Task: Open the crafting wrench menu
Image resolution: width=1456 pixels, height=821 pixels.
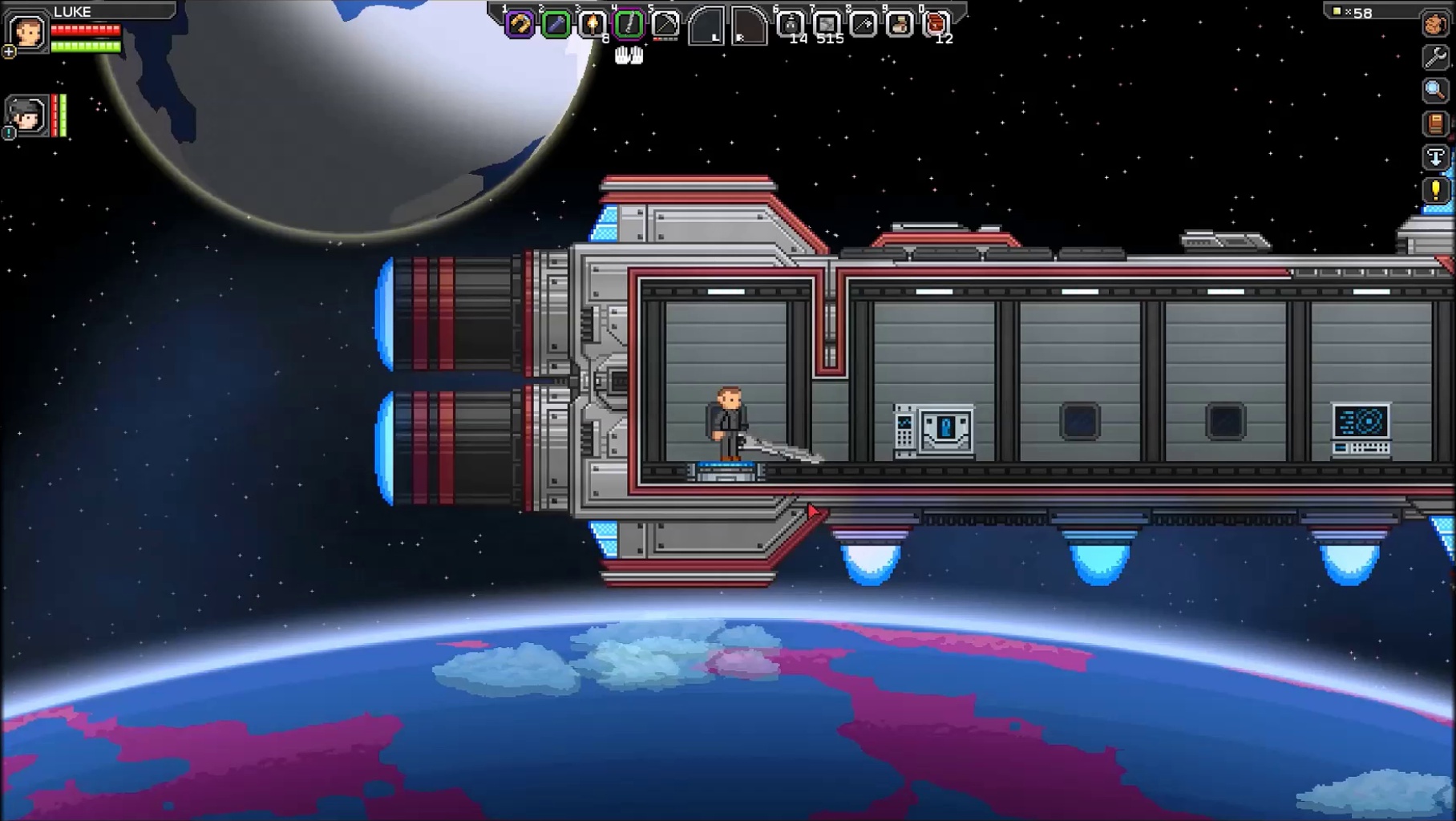Action: point(1435,57)
